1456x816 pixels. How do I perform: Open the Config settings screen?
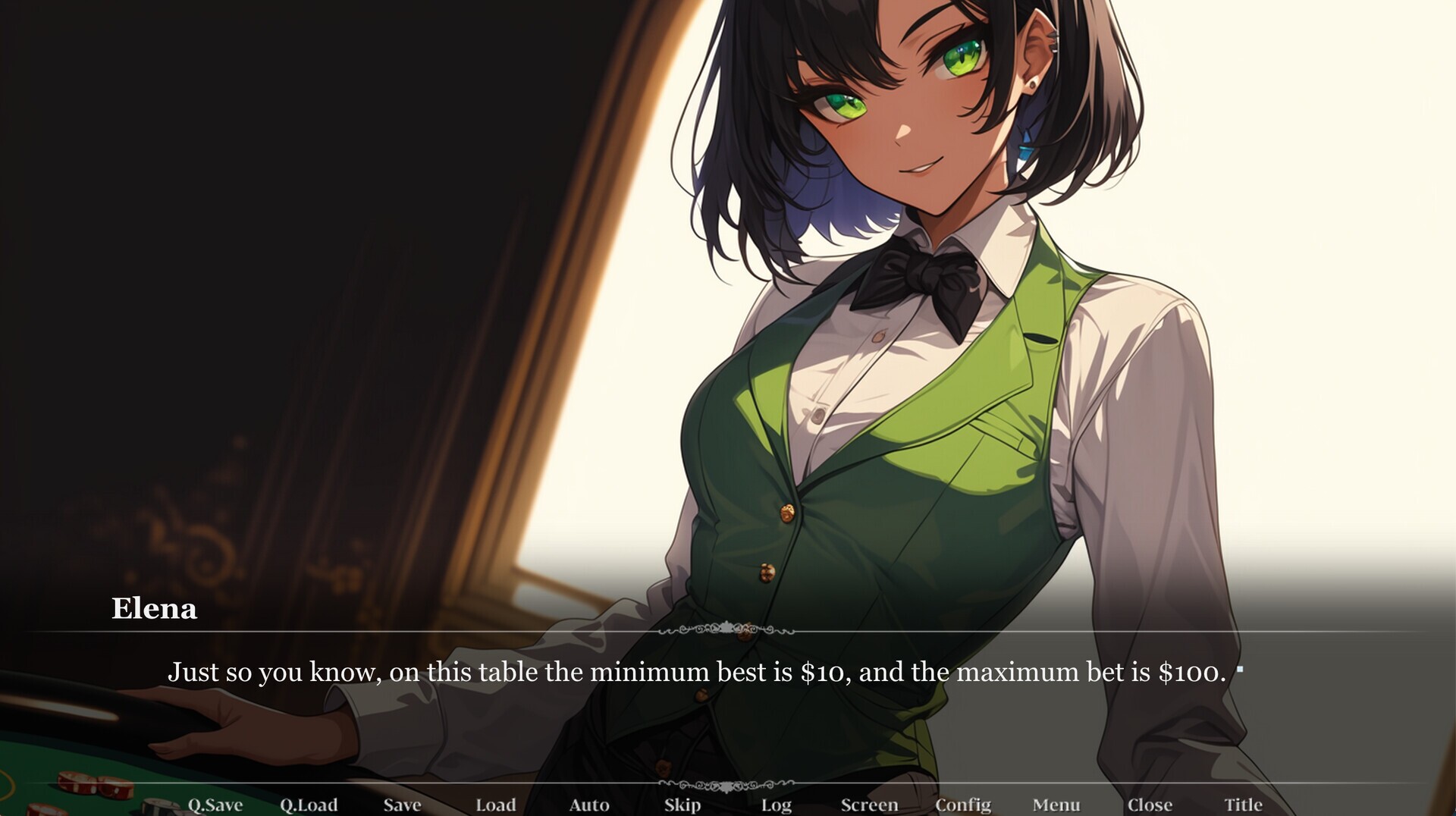pos(964,805)
